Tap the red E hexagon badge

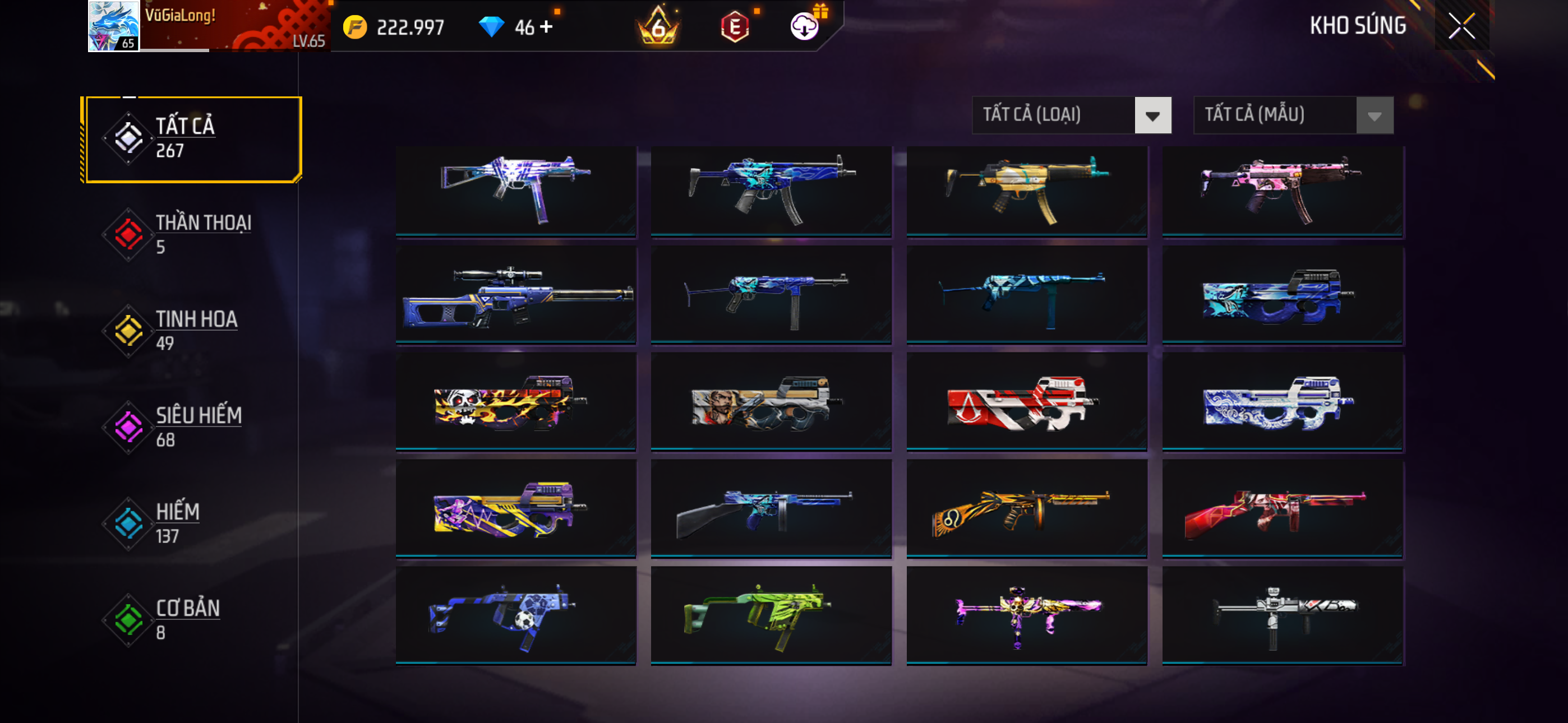(x=735, y=26)
